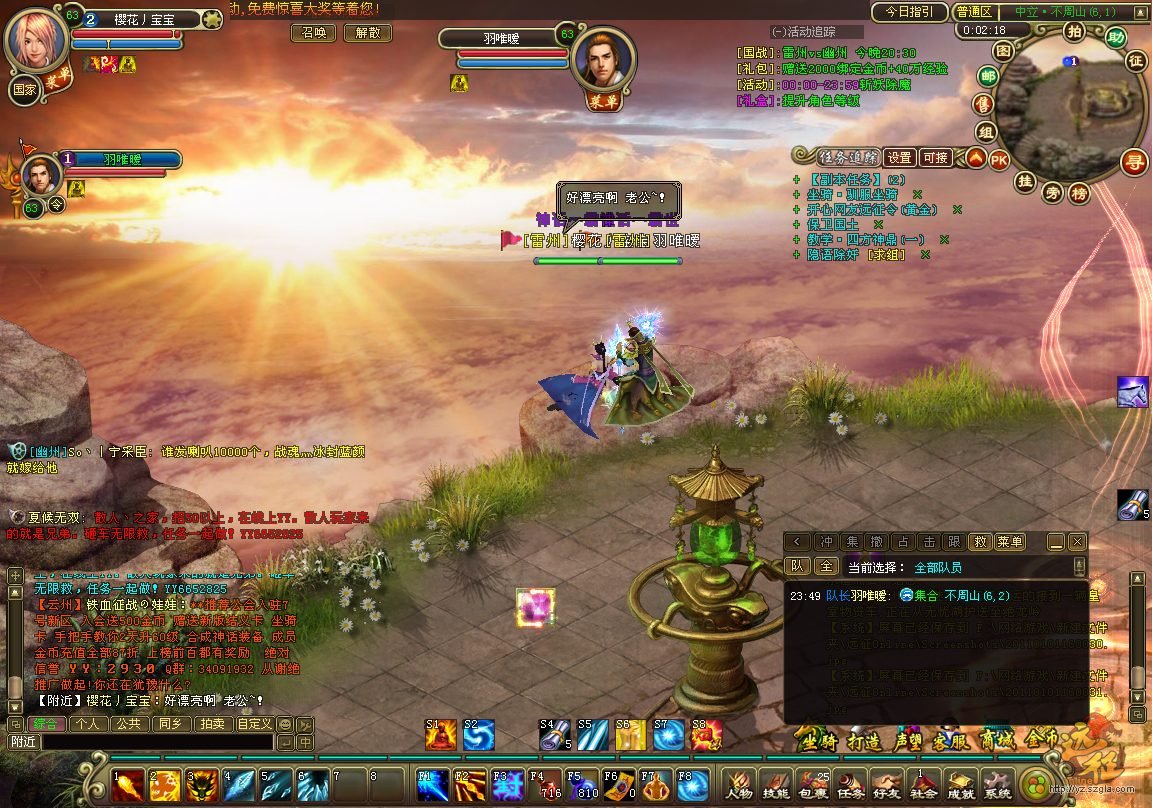
Task: Show 可接 available quests
Action: [936, 158]
